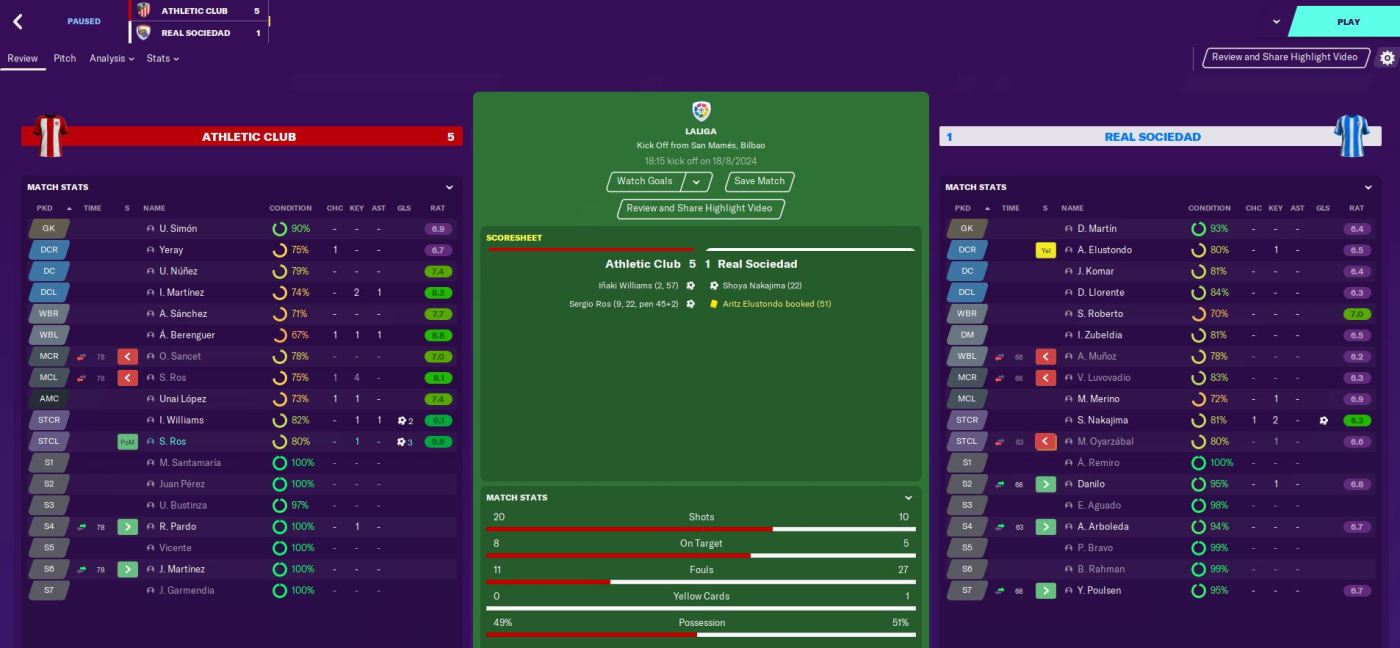Open the dropdown arrow beside PLAY
Viewport: 1400px width, 648px height.
pyautogui.click(x=1276, y=21)
